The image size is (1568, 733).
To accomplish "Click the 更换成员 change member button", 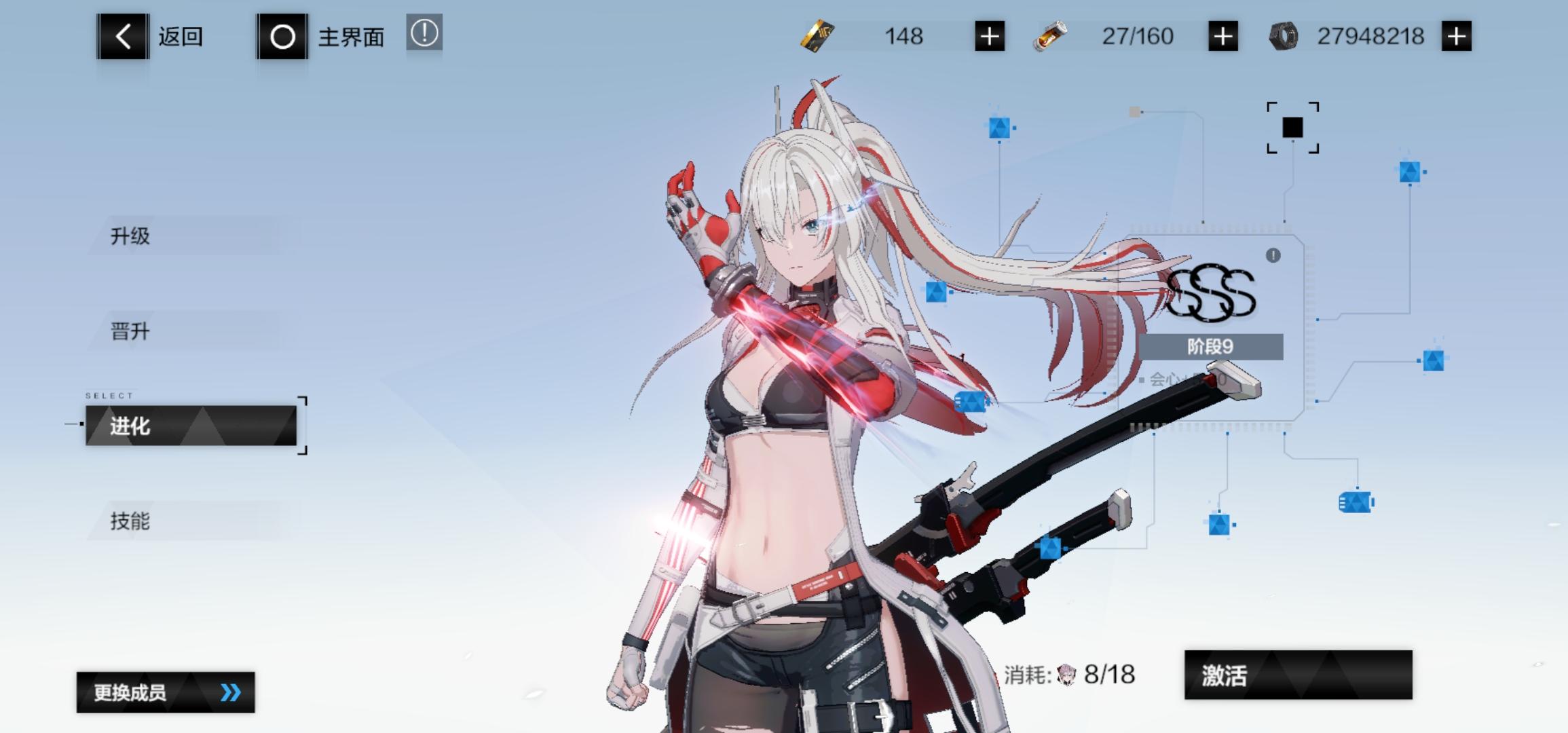I will pos(166,691).
